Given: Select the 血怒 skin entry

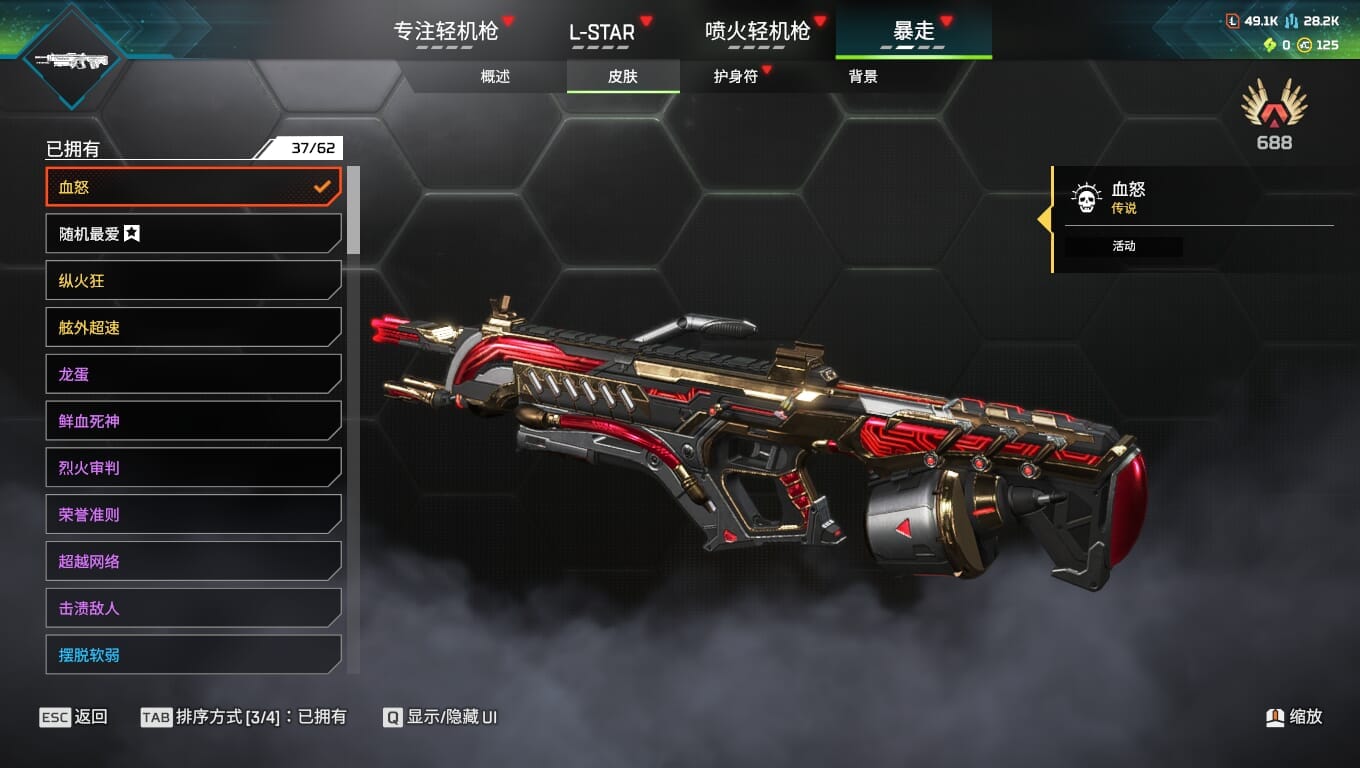Looking at the screenshot, I should click(x=193, y=187).
